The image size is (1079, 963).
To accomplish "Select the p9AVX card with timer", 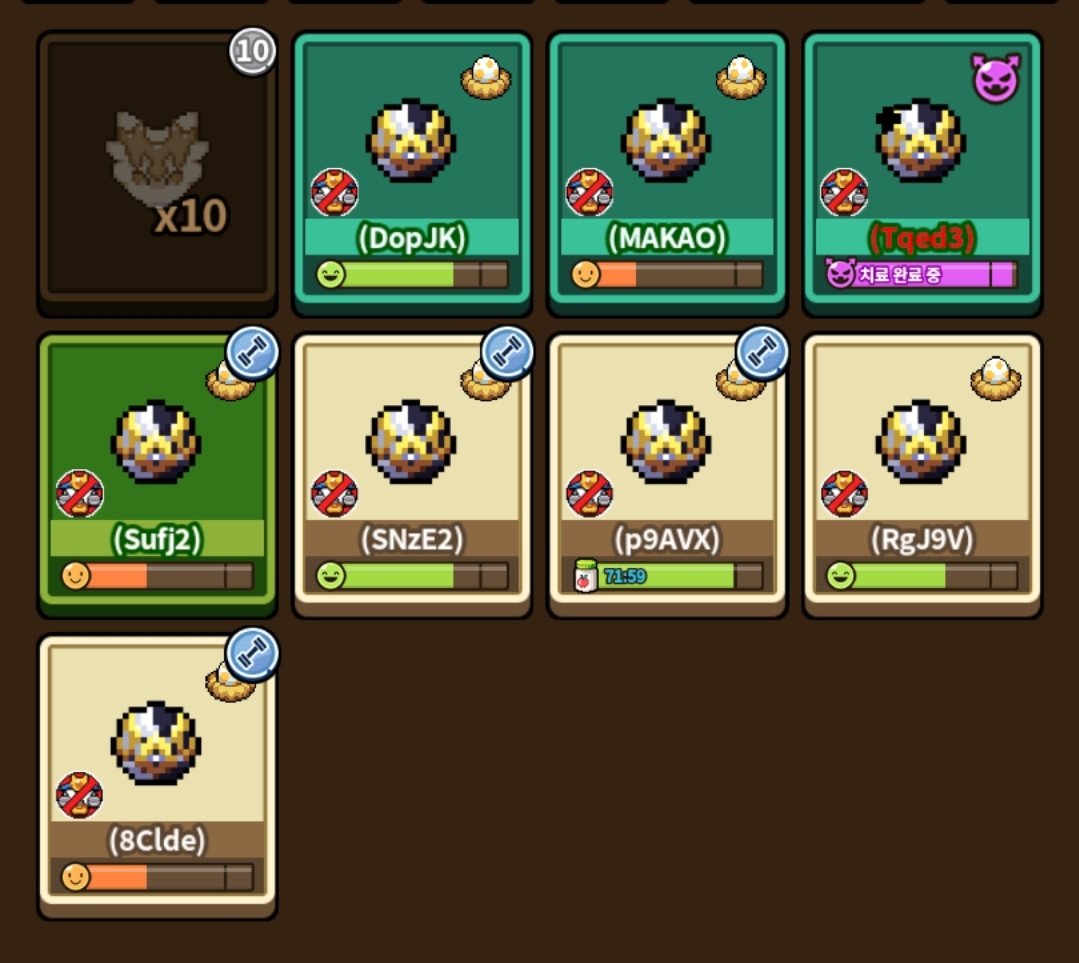I will click(667, 470).
